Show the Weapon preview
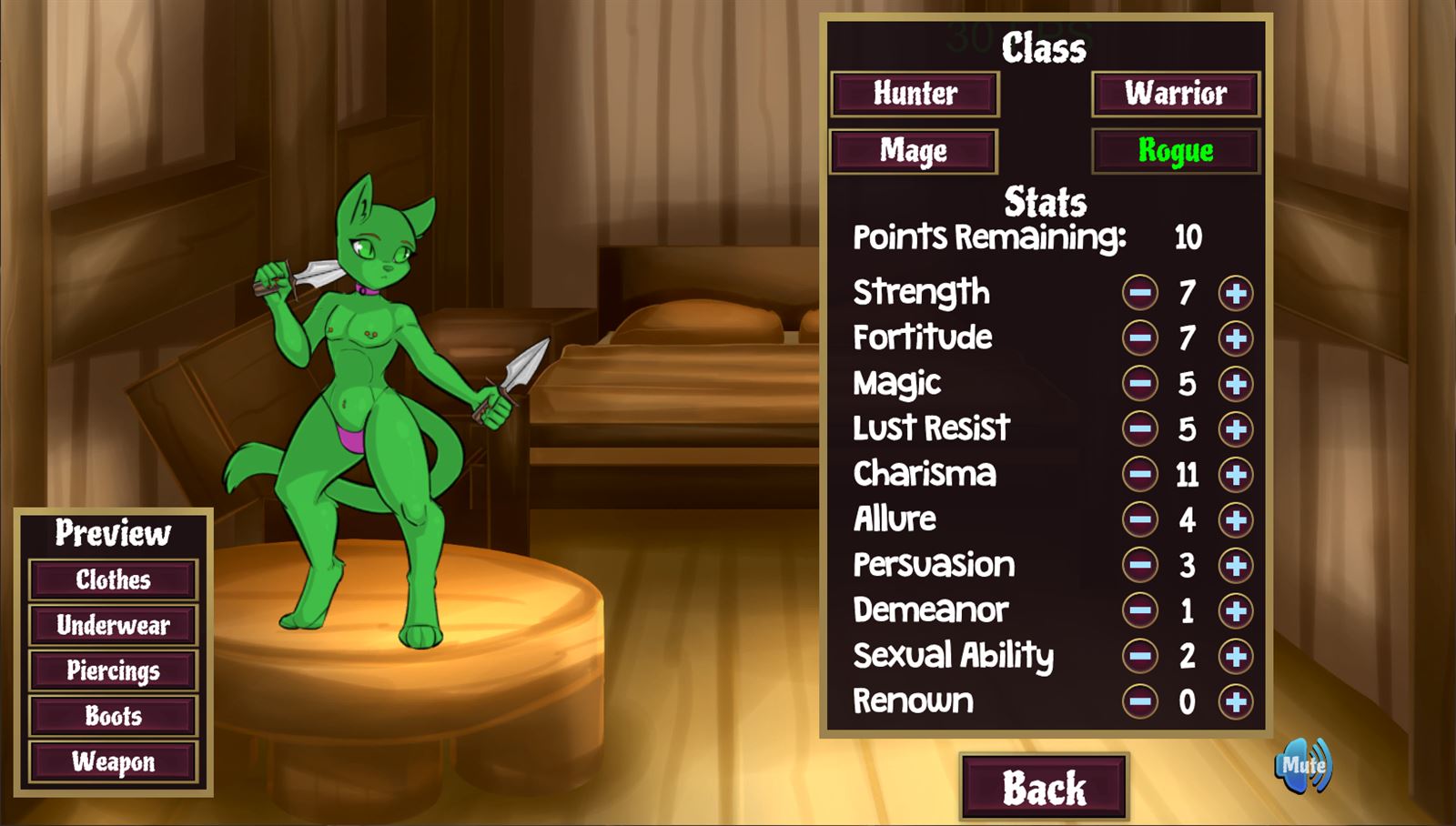 point(113,763)
